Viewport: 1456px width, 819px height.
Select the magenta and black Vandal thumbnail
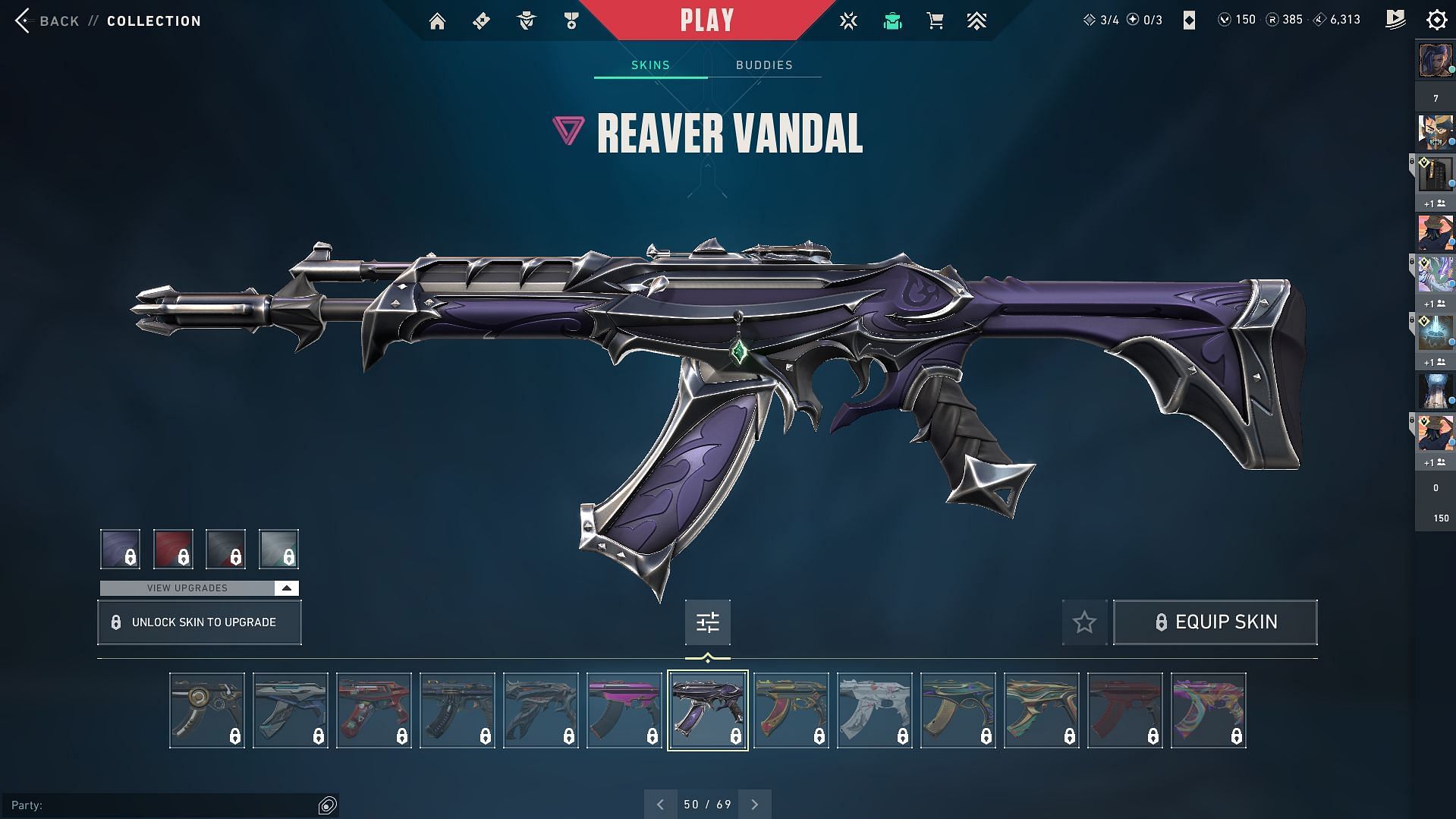[x=624, y=710]
